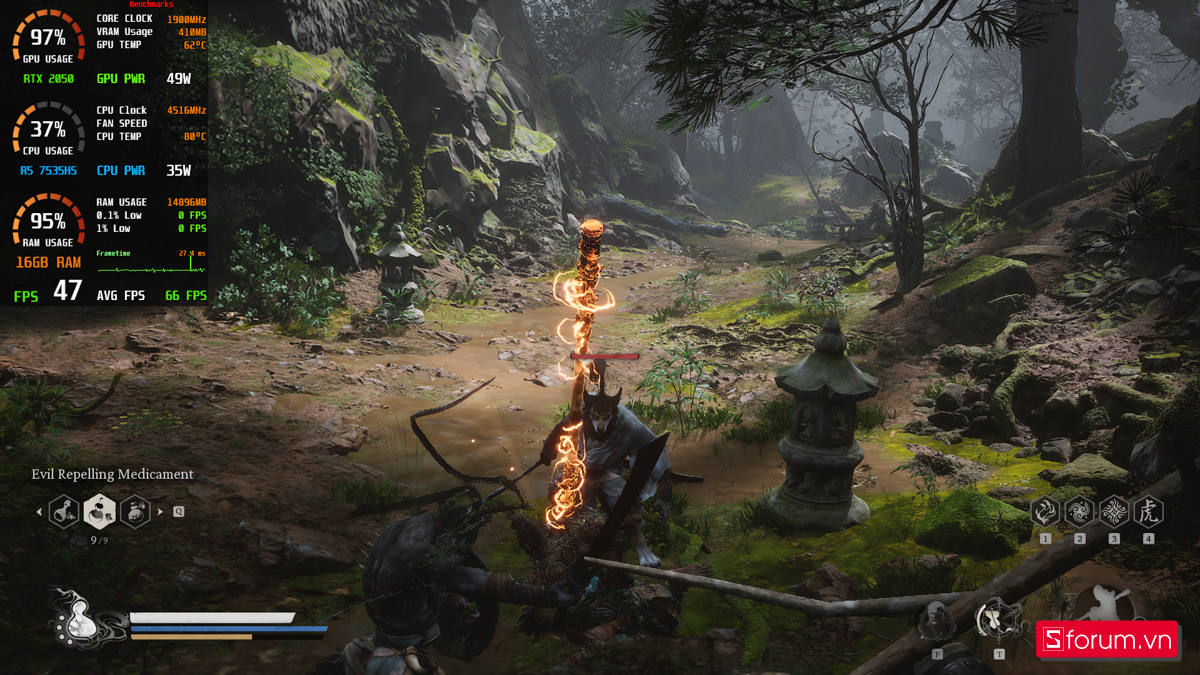The width and height of the screenshot is (1200, 675).
Task: Choose the flask item left of the selected medicament
Action: (64, 512)
